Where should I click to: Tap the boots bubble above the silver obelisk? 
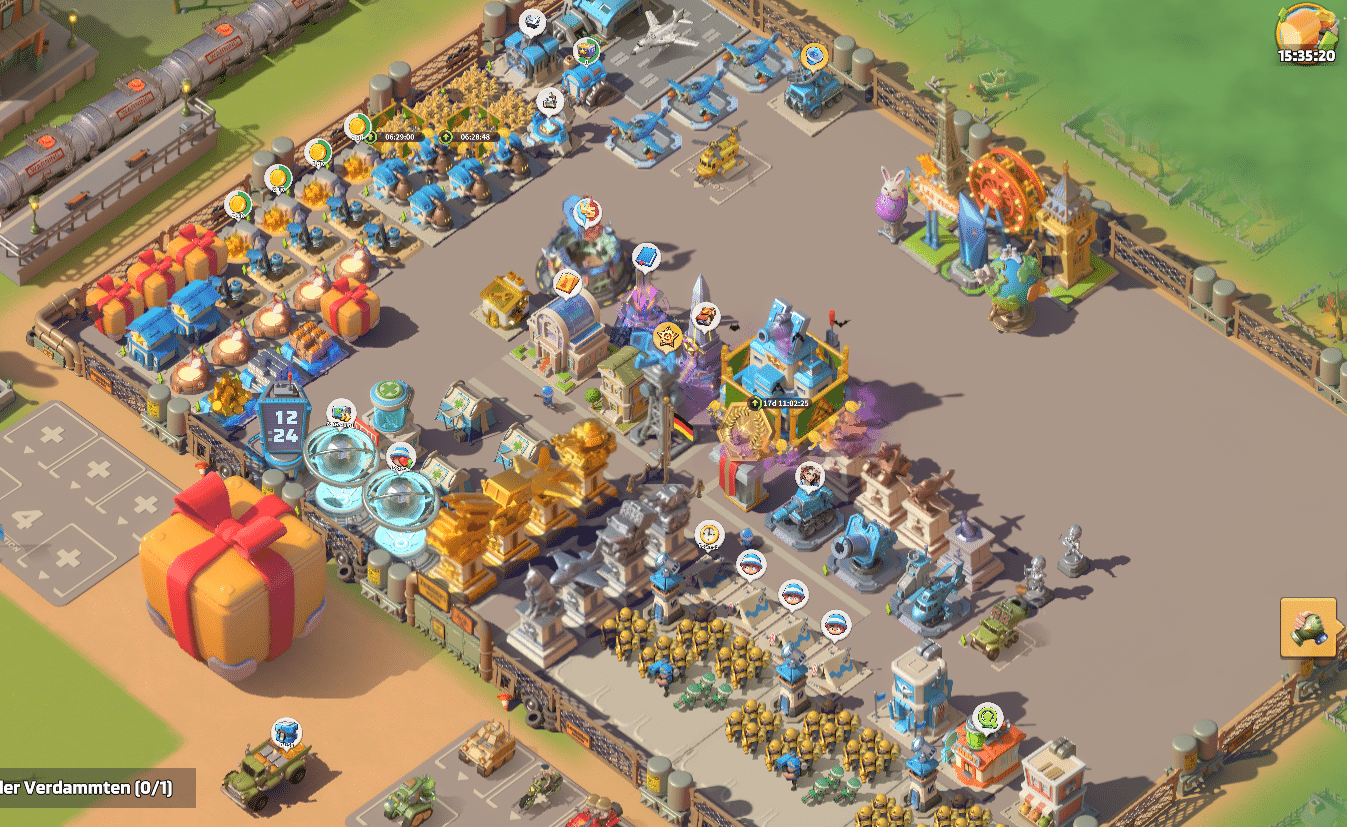point(705,317)
